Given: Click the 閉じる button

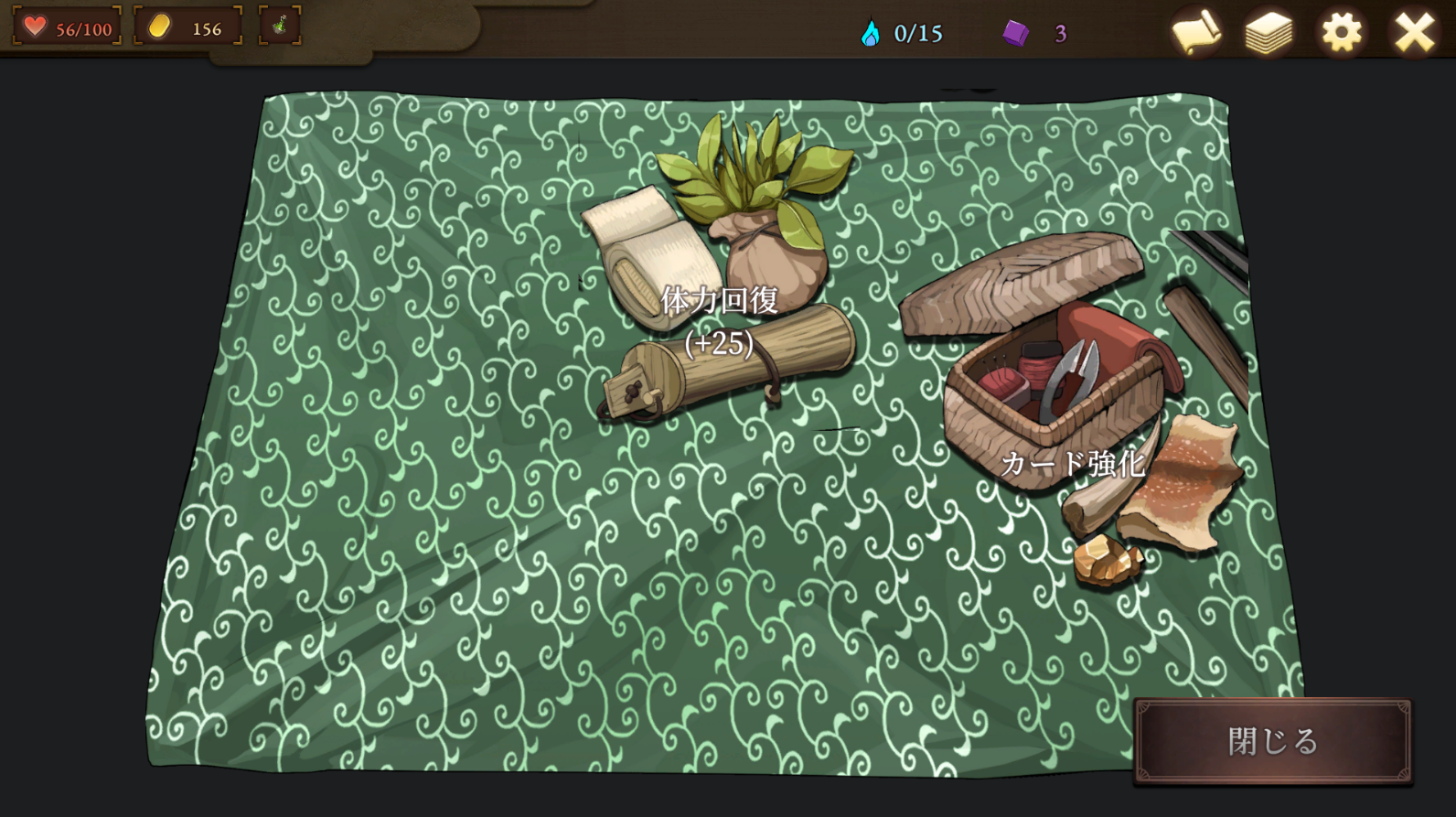Looking at the screenshot, I should [x=1272, y=741].
